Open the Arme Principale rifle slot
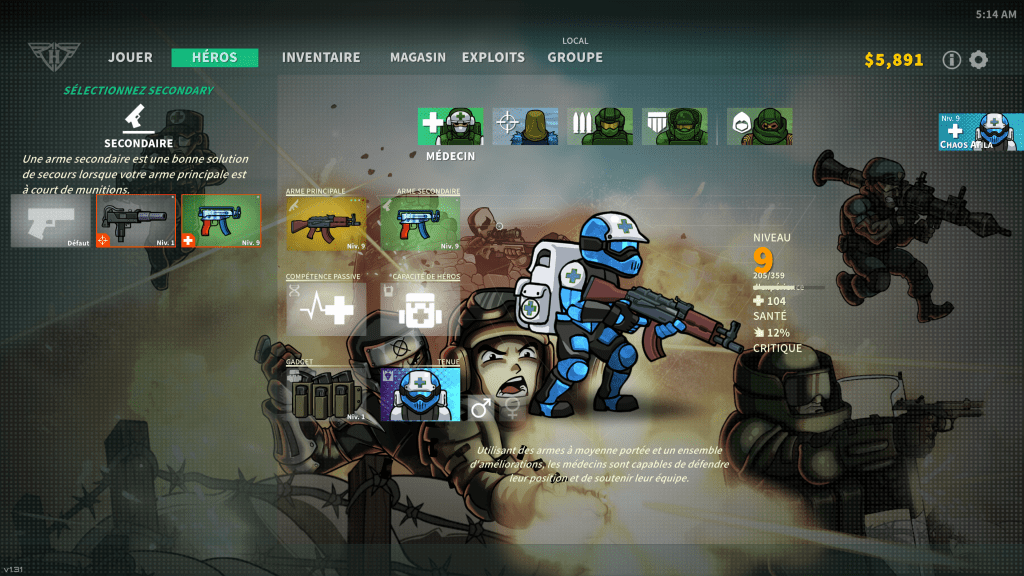 (x=326, y=223)
